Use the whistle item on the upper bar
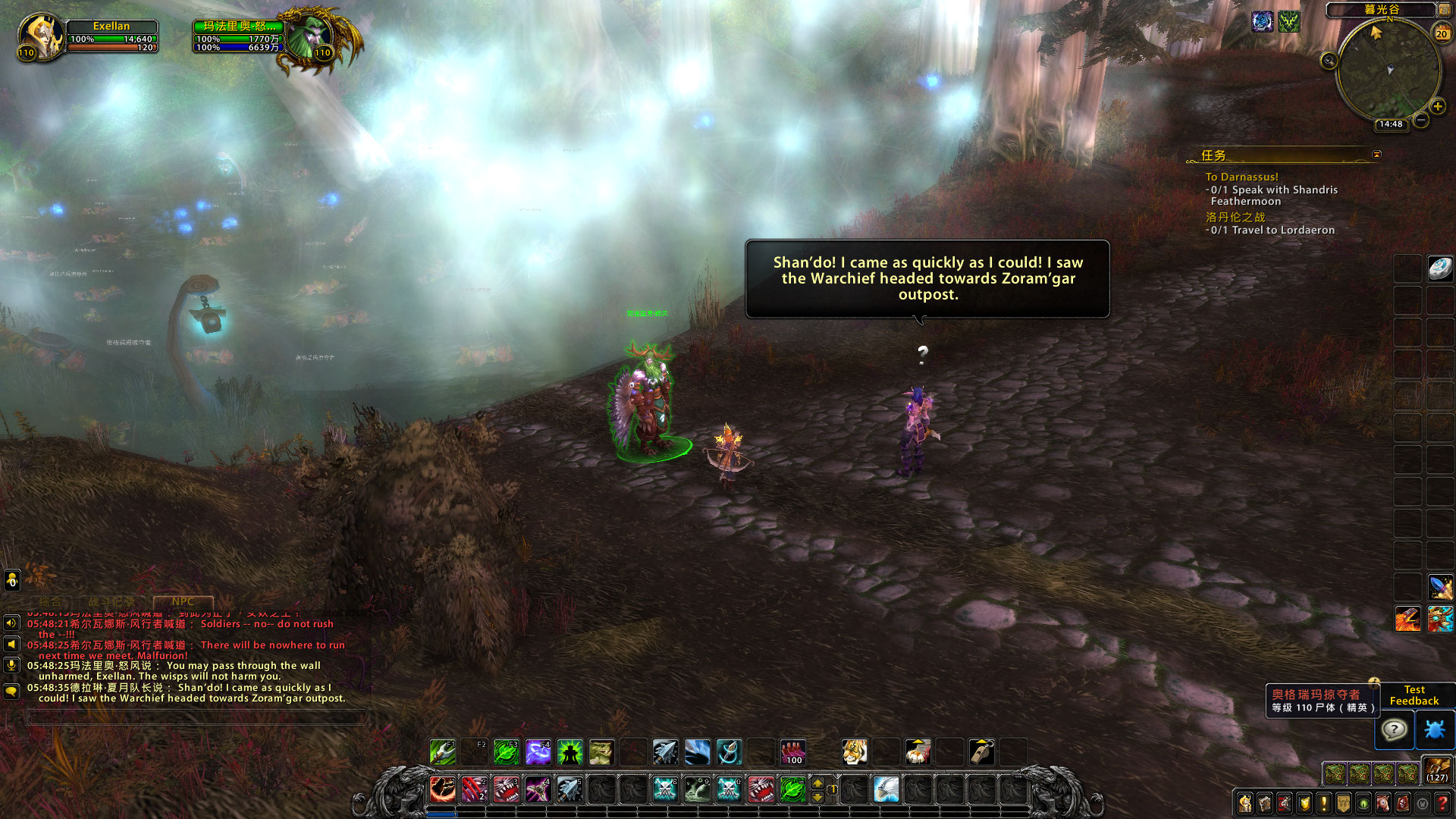This screenshot has width=1456, height=819. pos(981,752)
